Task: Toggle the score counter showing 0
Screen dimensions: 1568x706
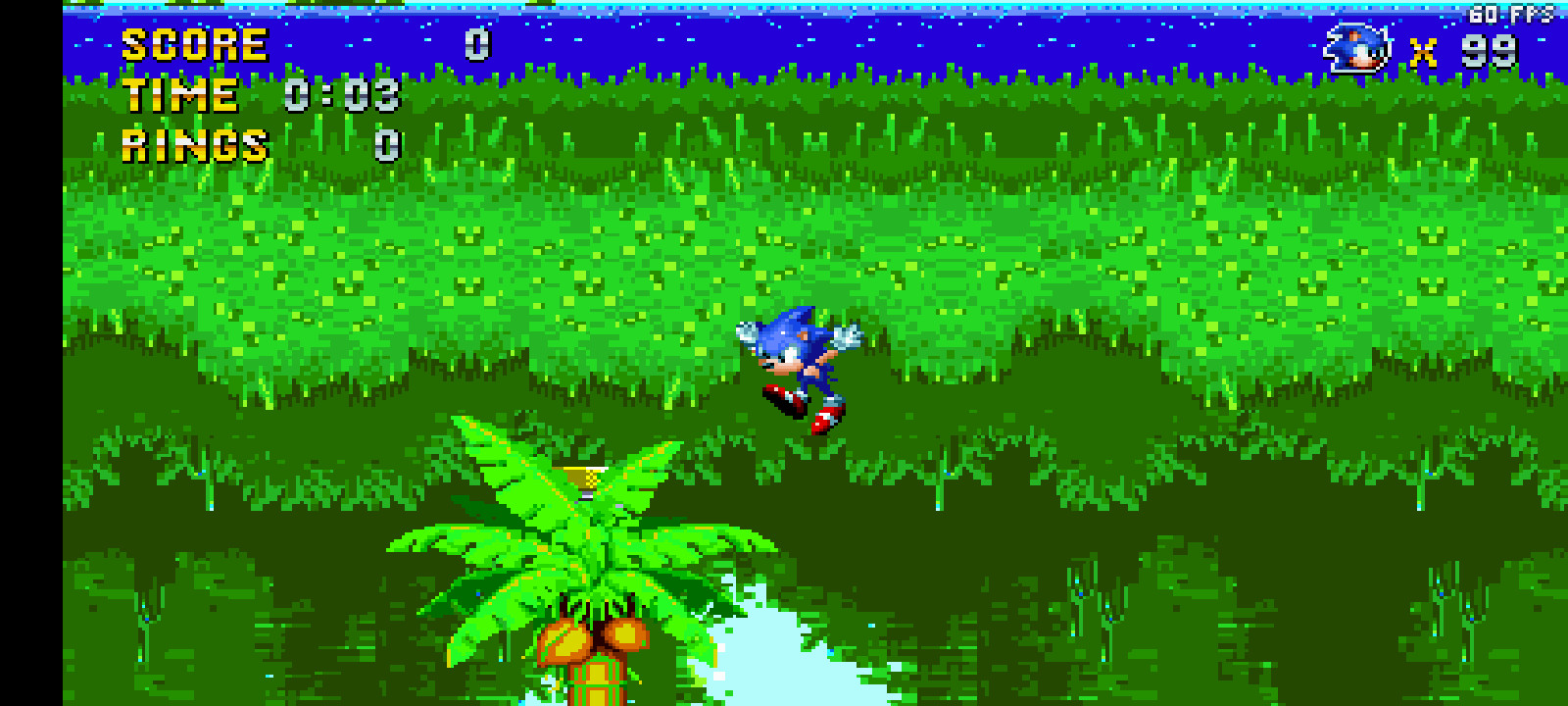Action: (x=477, y=43)
